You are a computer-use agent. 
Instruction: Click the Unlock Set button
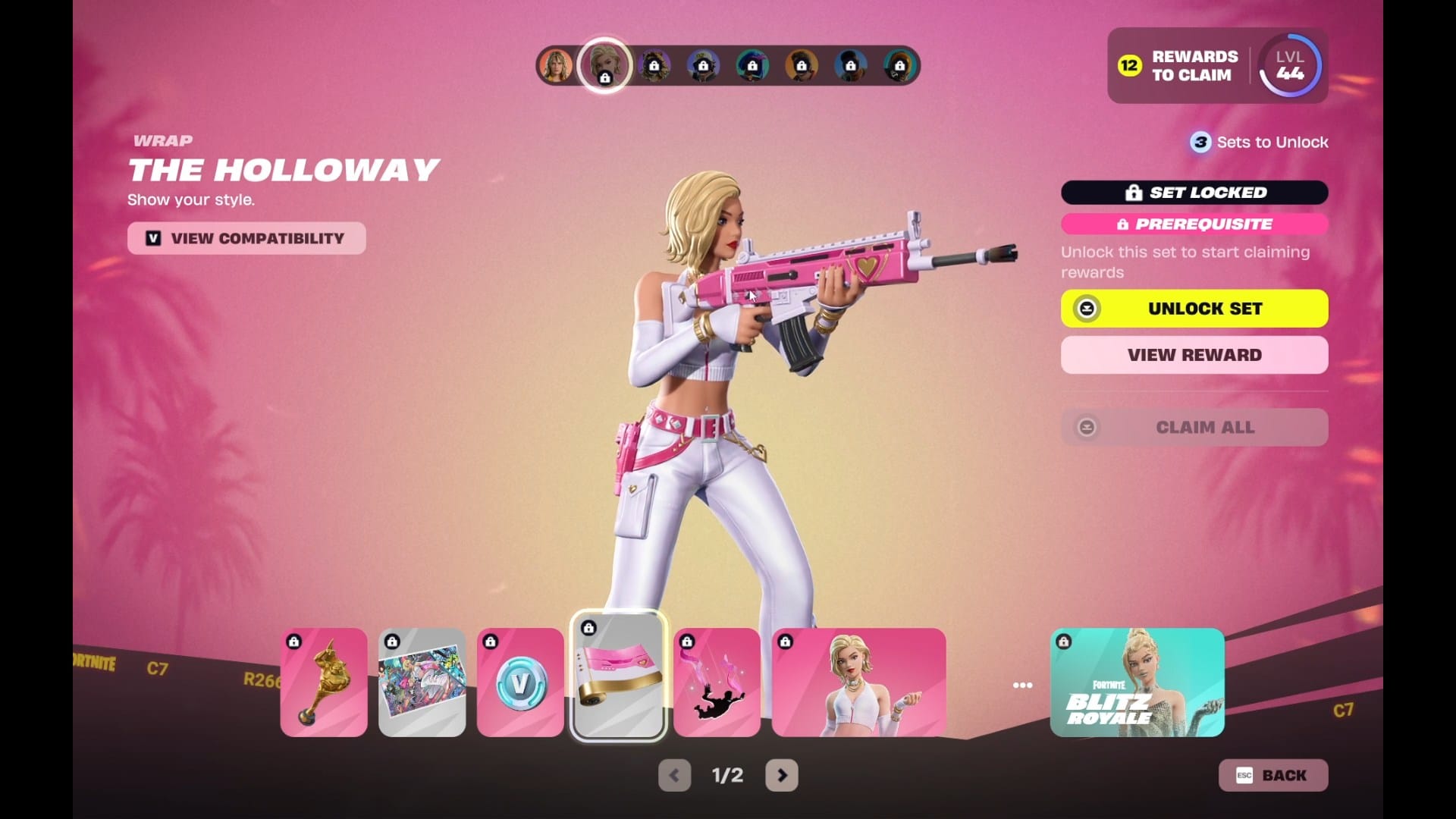click(x=1194, y=309)
